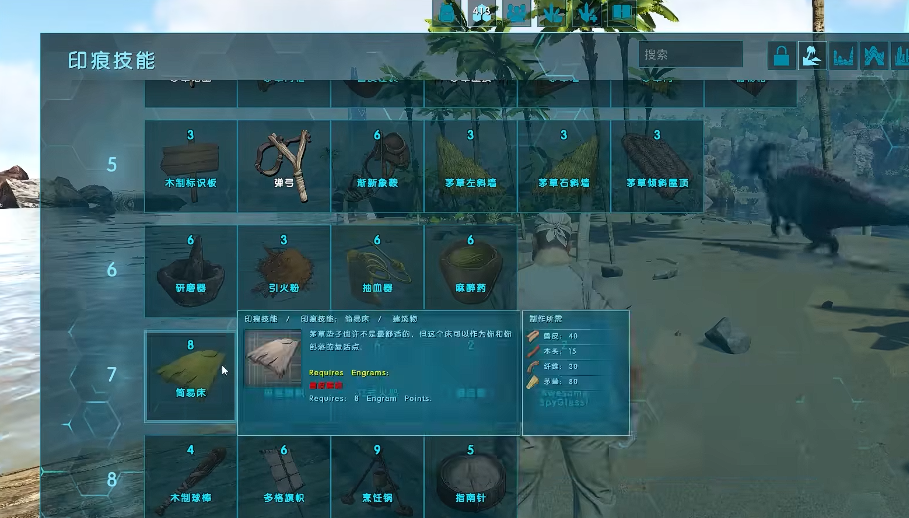Choose the 烹饪锅 cooking pot engram
Image resolution: width=909 pixels, height=518 pixels.
click(x=377, y=477)
